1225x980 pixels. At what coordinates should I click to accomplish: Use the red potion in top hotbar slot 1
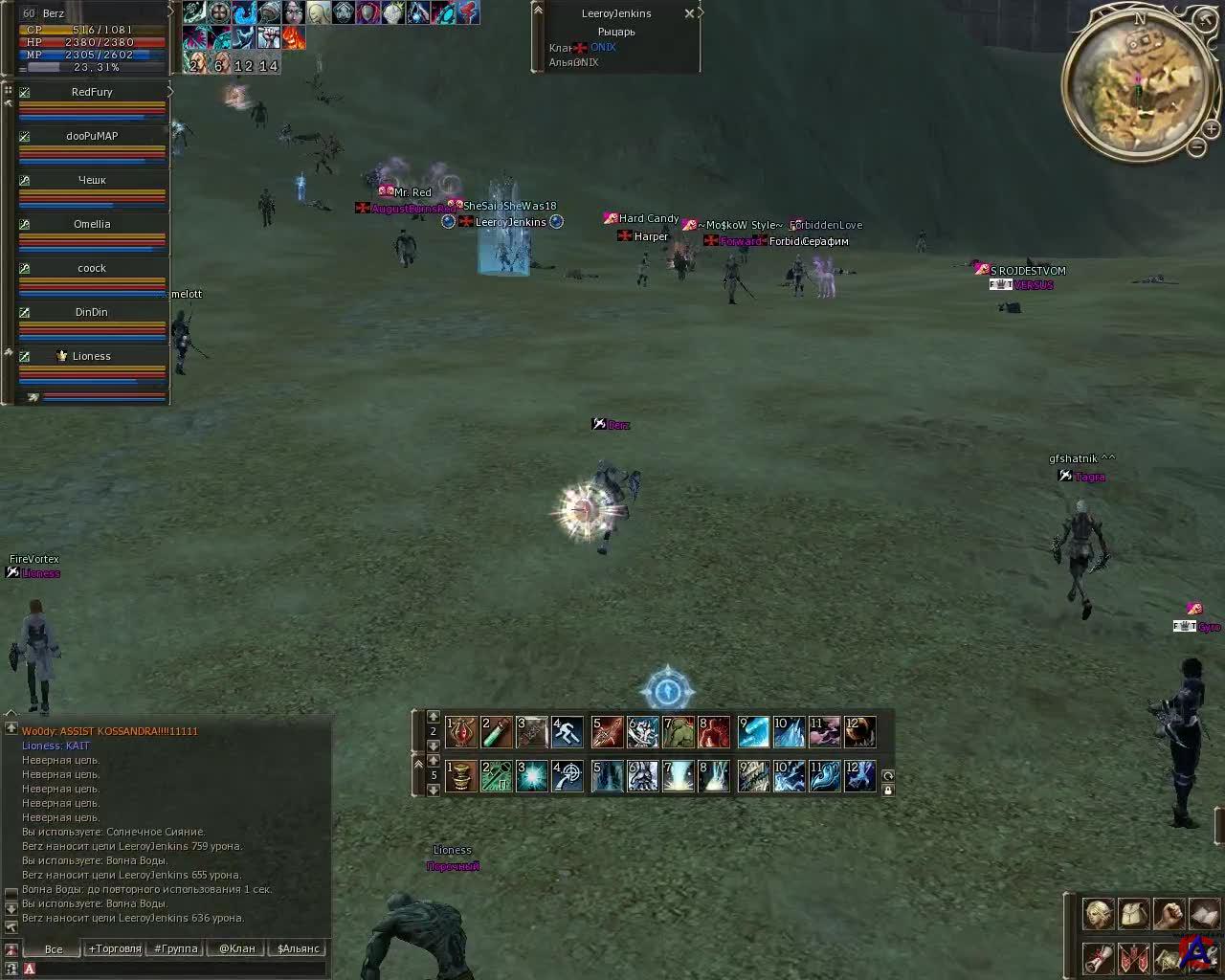[461, 733]
